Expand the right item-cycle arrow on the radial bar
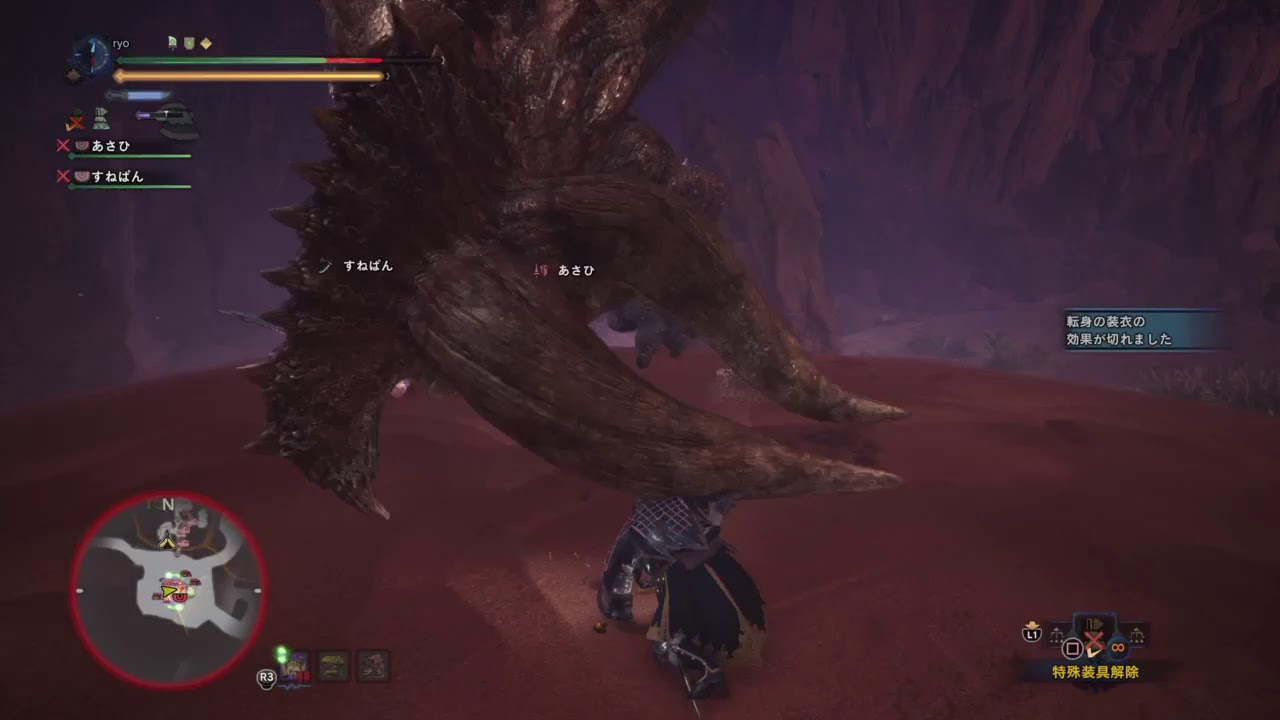The height and width of the screenshot is (720, 1280). 1137,634
